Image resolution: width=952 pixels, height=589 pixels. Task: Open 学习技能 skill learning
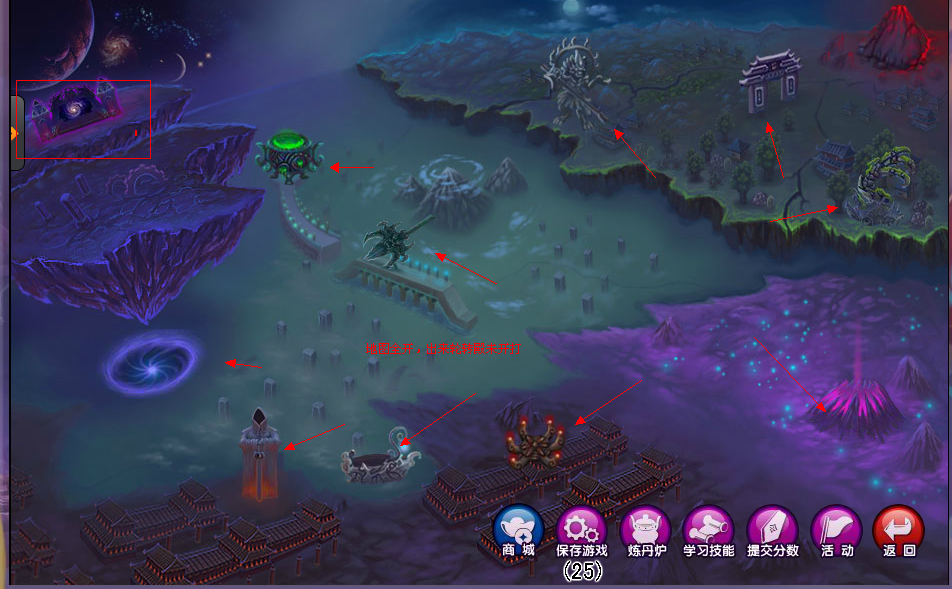pyautogui.click(x=708, y=531)
